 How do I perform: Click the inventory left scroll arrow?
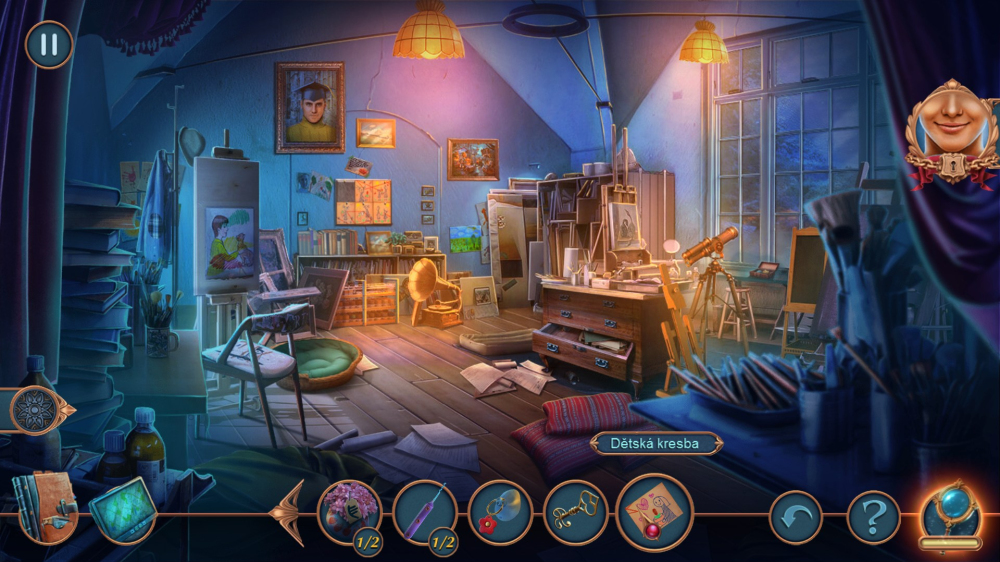point(290,513)
